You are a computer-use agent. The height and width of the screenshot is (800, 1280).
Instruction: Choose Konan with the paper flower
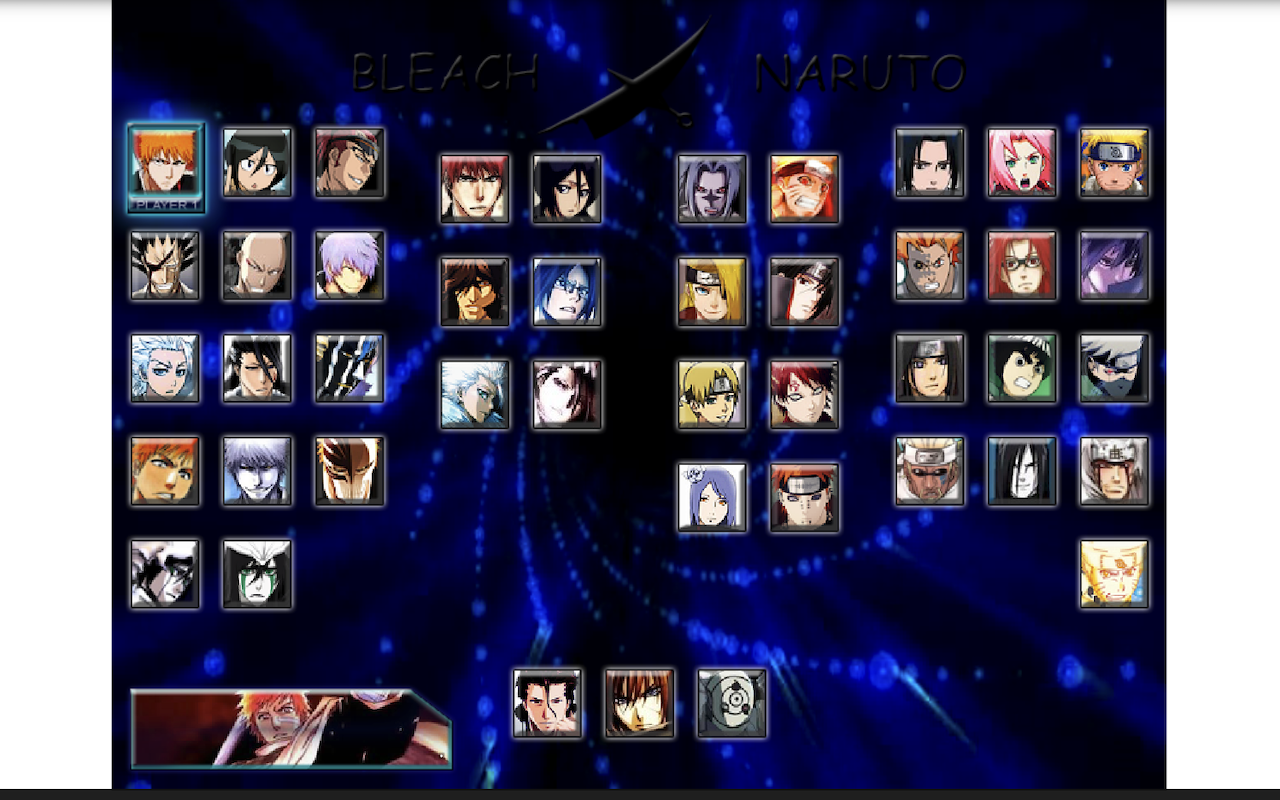pyautogui.click(x=712, y=498)
